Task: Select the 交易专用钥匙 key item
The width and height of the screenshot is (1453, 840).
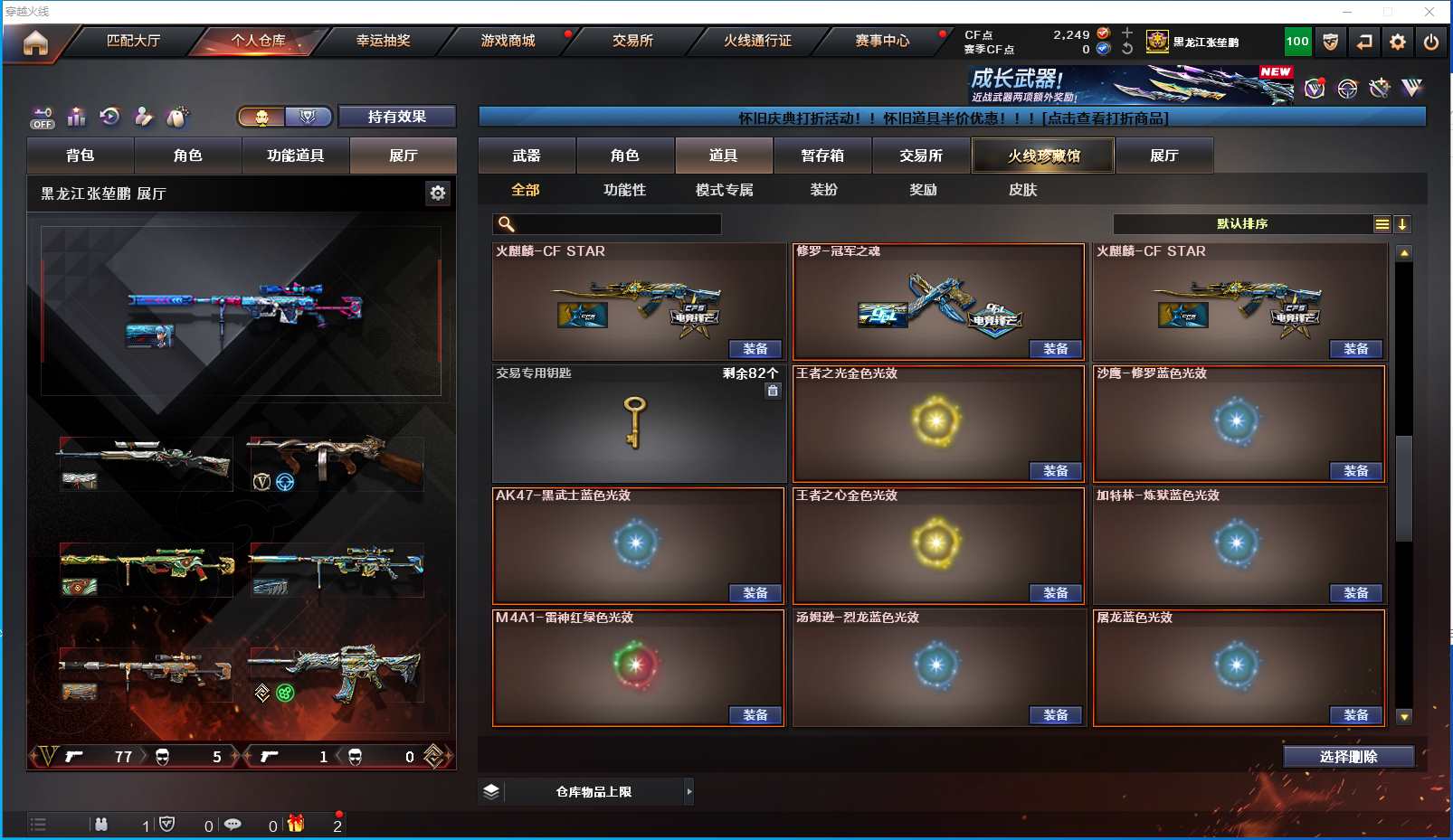Action: [x=638, y=423]
